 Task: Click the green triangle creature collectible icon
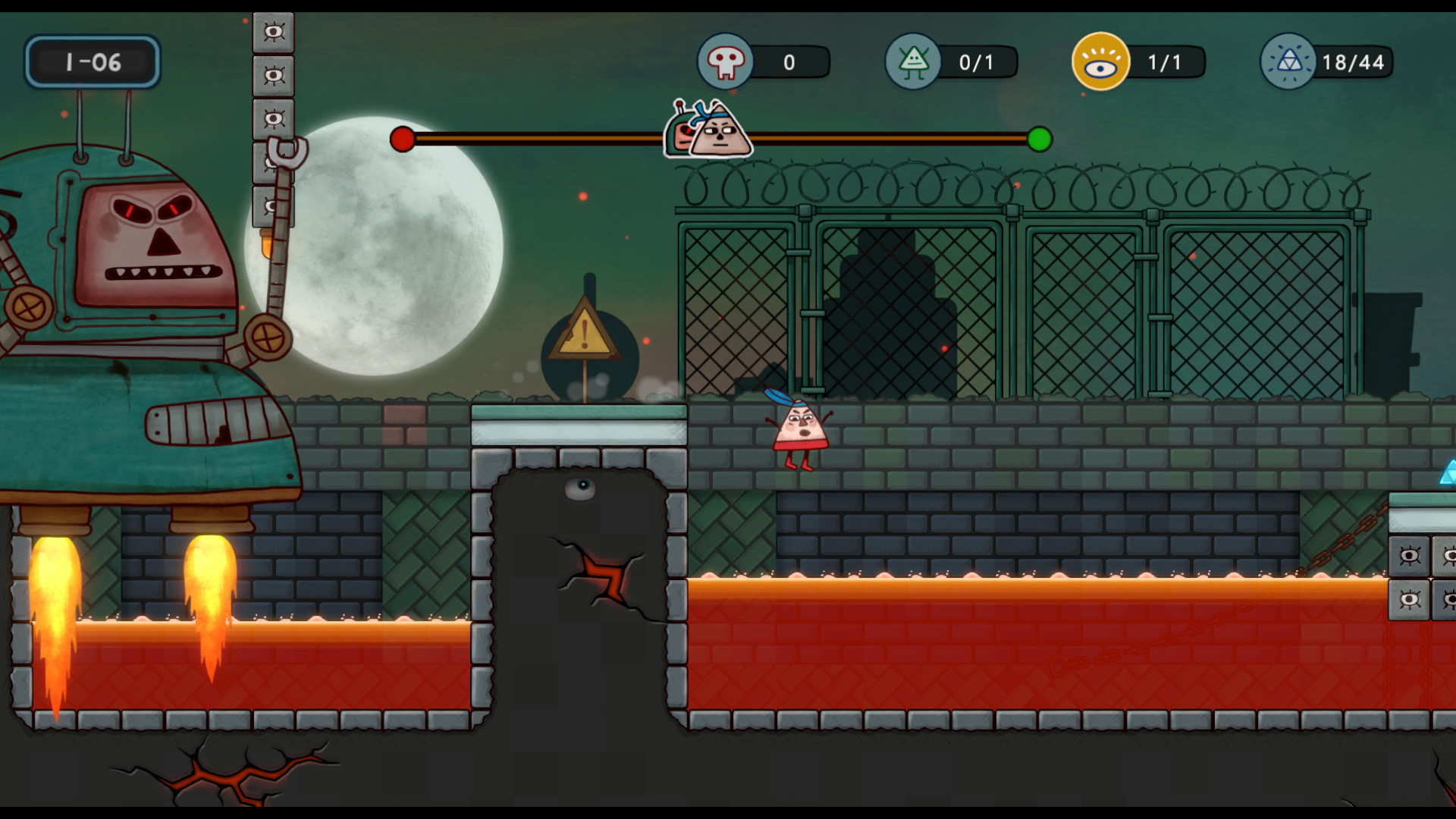click(914, 63)
